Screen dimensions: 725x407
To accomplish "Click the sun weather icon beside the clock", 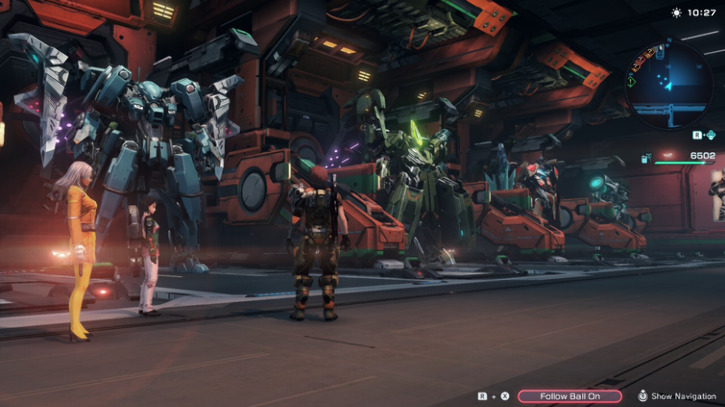I will 679,13.
